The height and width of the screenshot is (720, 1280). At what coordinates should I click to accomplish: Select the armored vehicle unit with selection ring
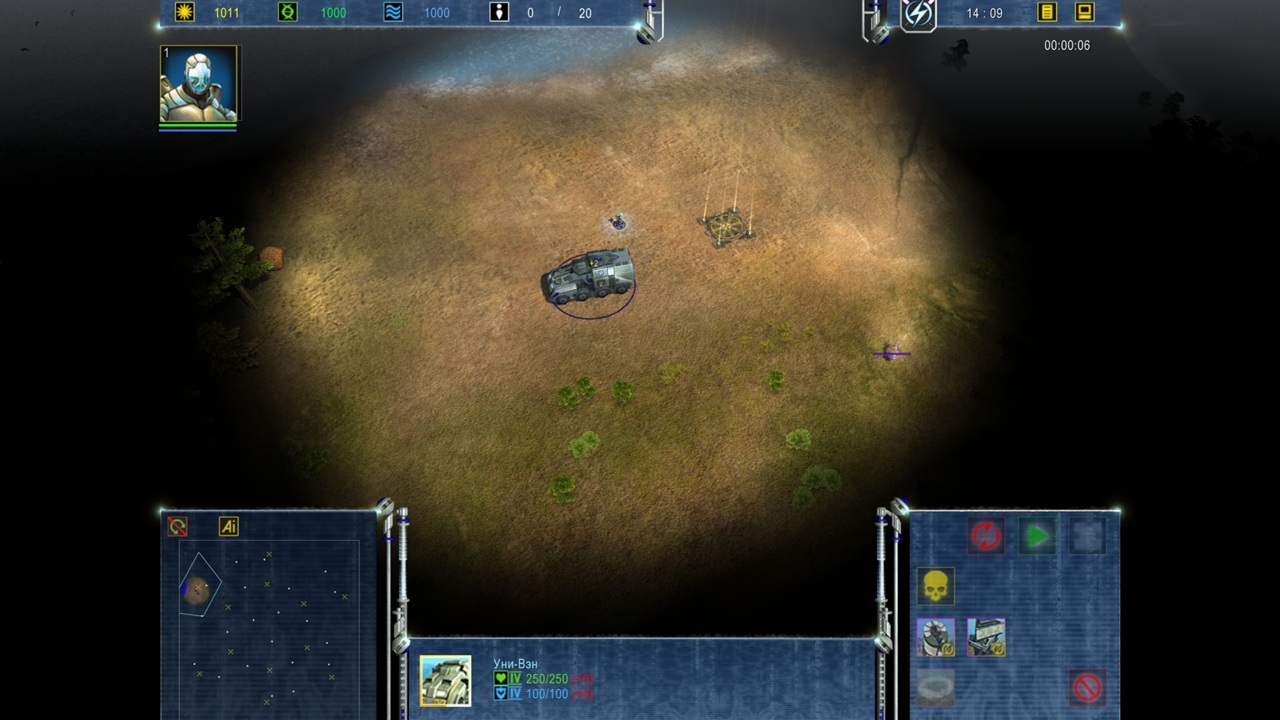click(590, 277)
